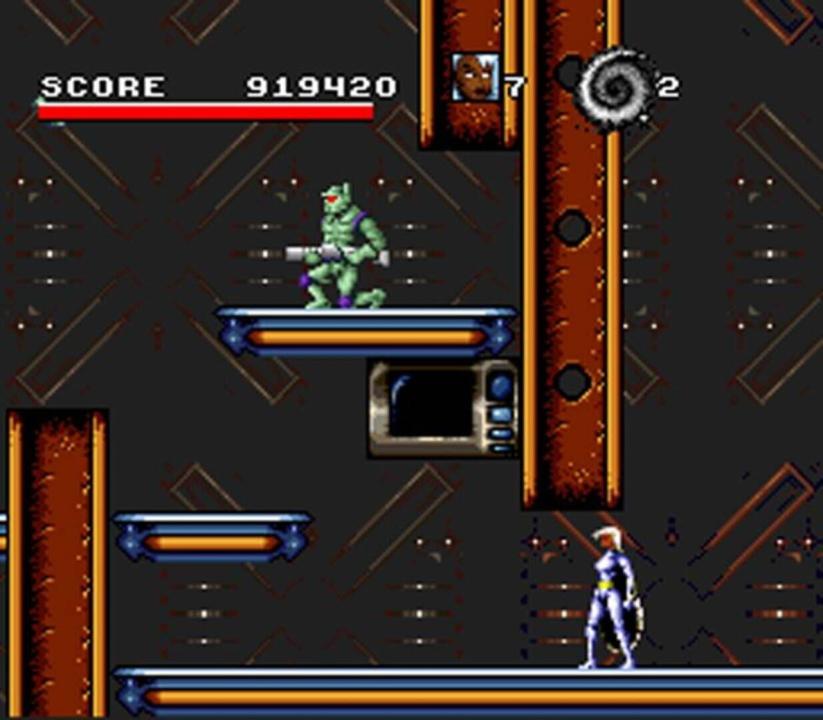Click Storm's character portrait icon
The height and width of the screenshot is (720, 823).
click(473, 77)
